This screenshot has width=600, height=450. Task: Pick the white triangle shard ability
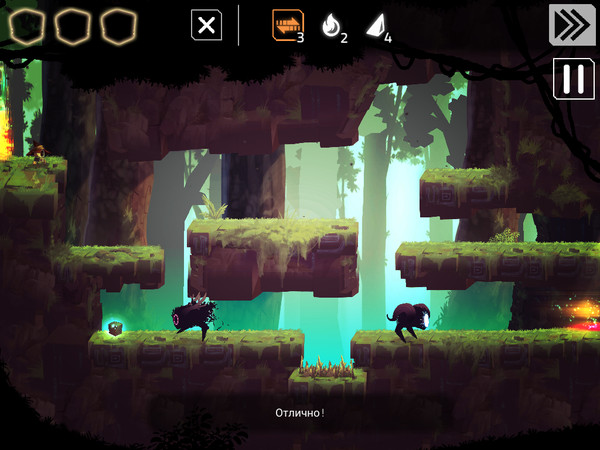tap(374, 26)
